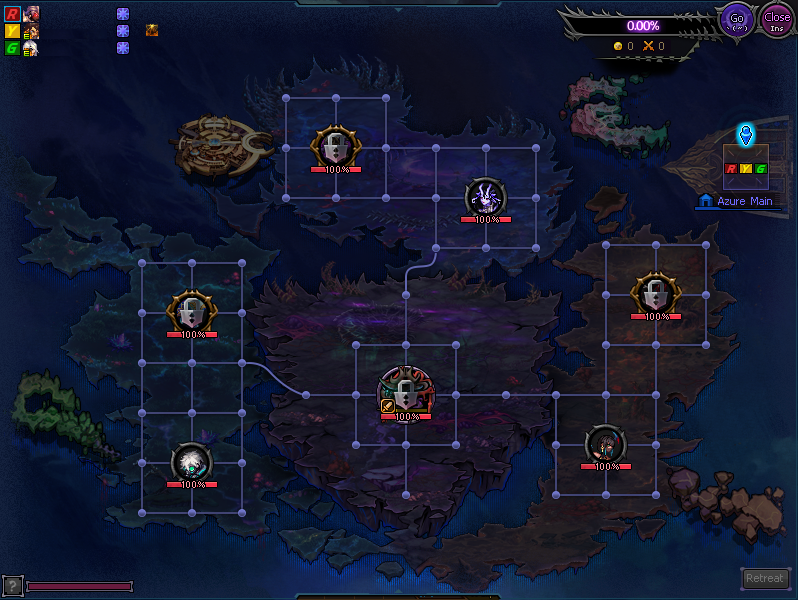Hit the Retreat button
This screenshot has height=600, width=798.
point(765,578)
